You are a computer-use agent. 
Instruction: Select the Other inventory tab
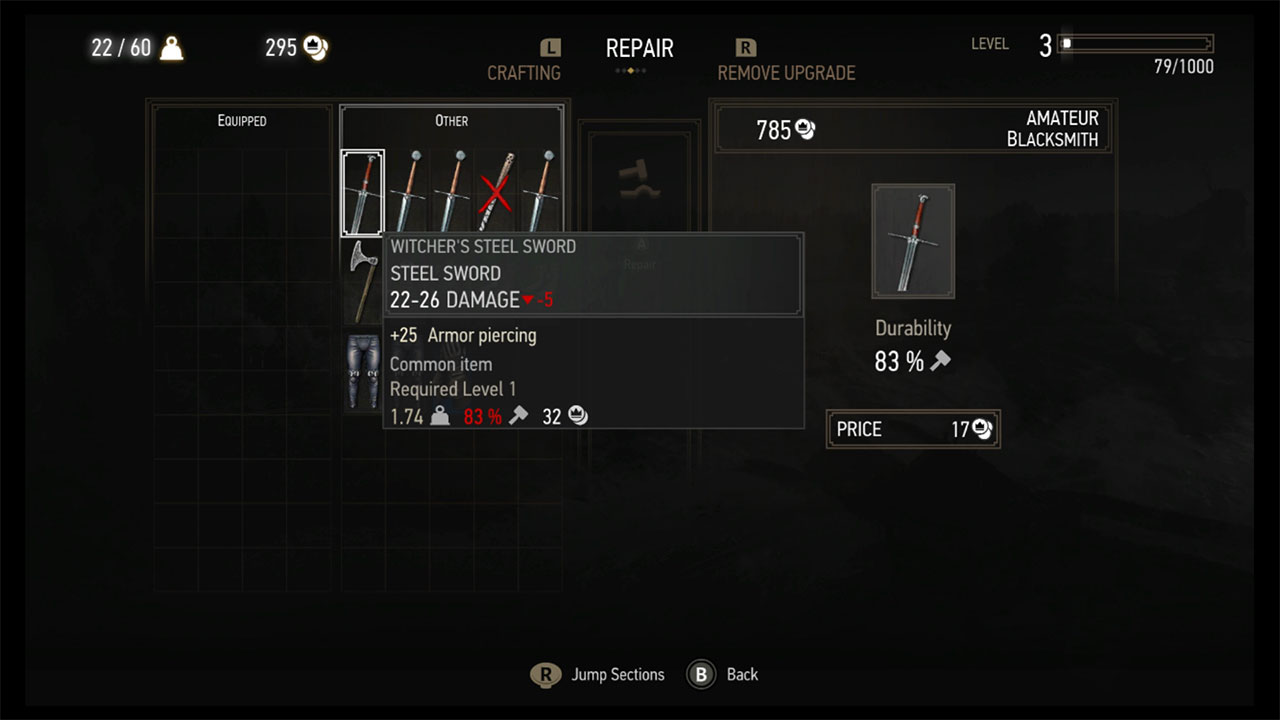(x=451, y=120)
